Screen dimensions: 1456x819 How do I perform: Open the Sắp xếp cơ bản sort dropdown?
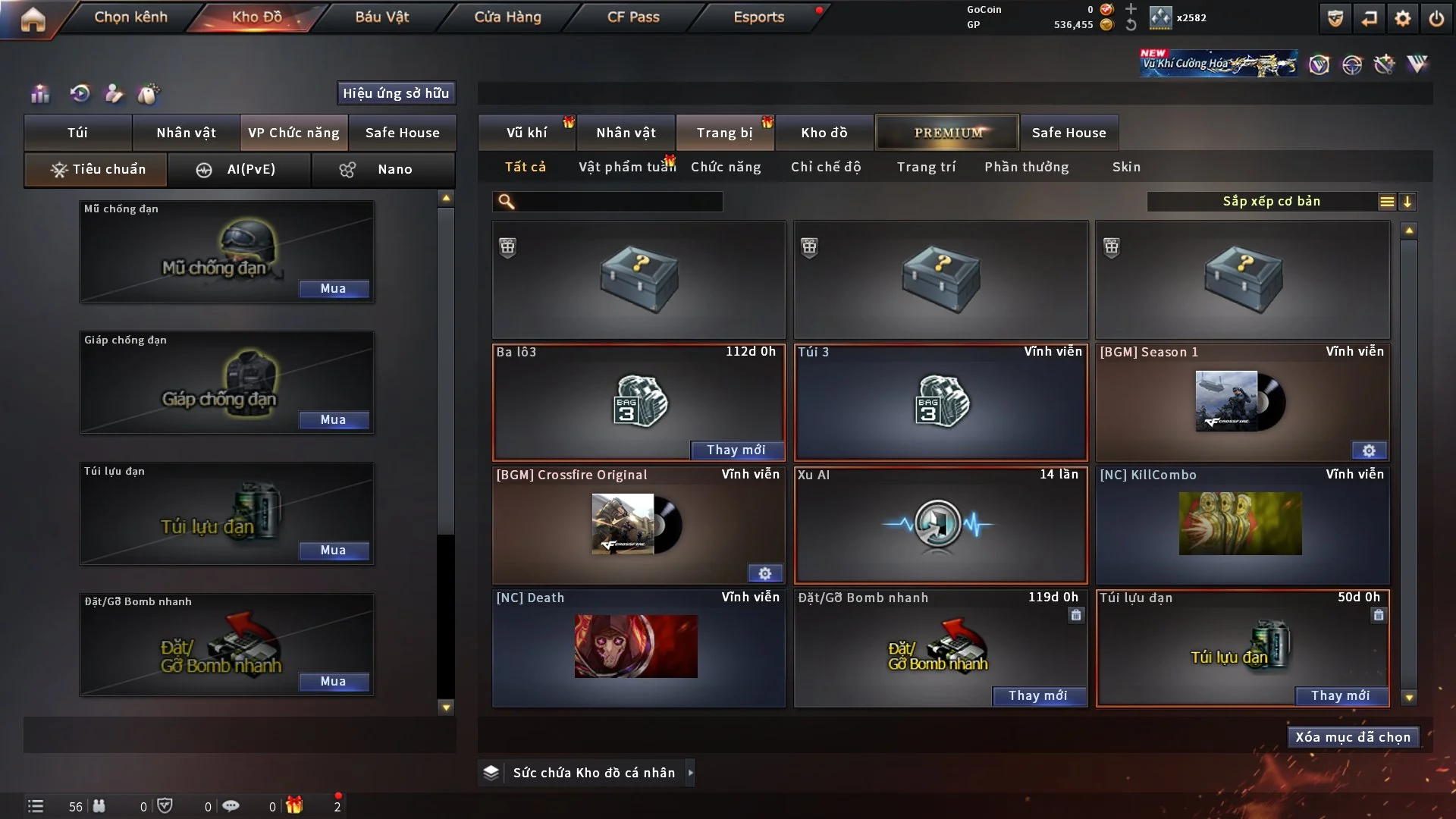tap(1272, 202)
